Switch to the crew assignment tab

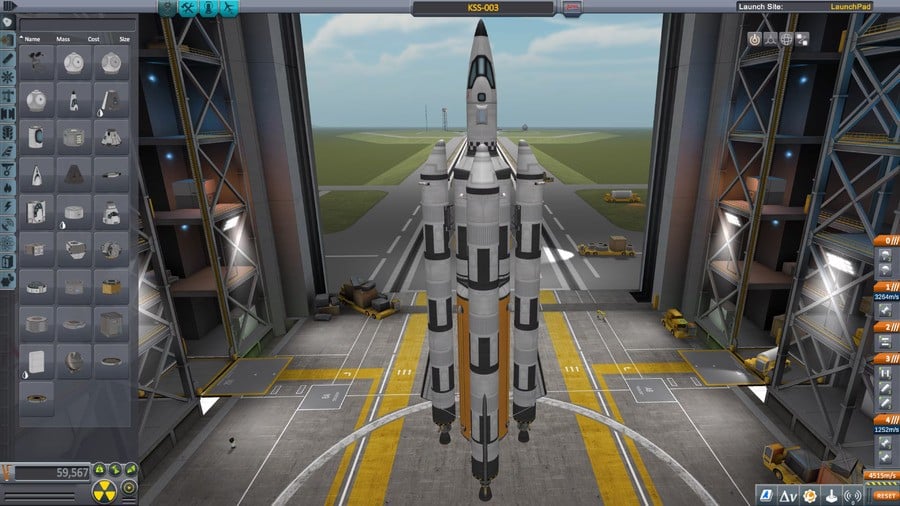pos(209,8)
